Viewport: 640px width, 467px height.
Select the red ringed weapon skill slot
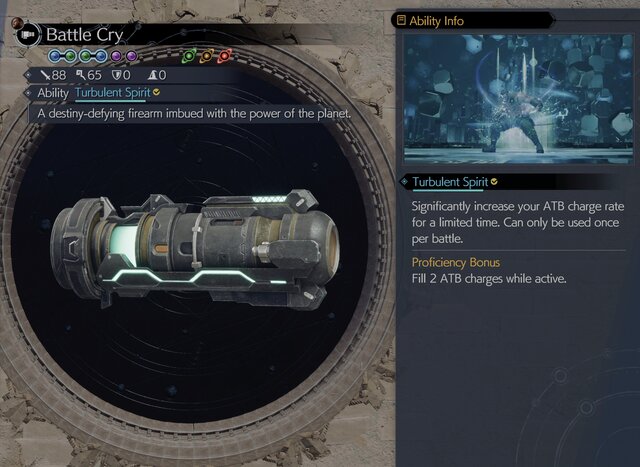click(224, 56)
